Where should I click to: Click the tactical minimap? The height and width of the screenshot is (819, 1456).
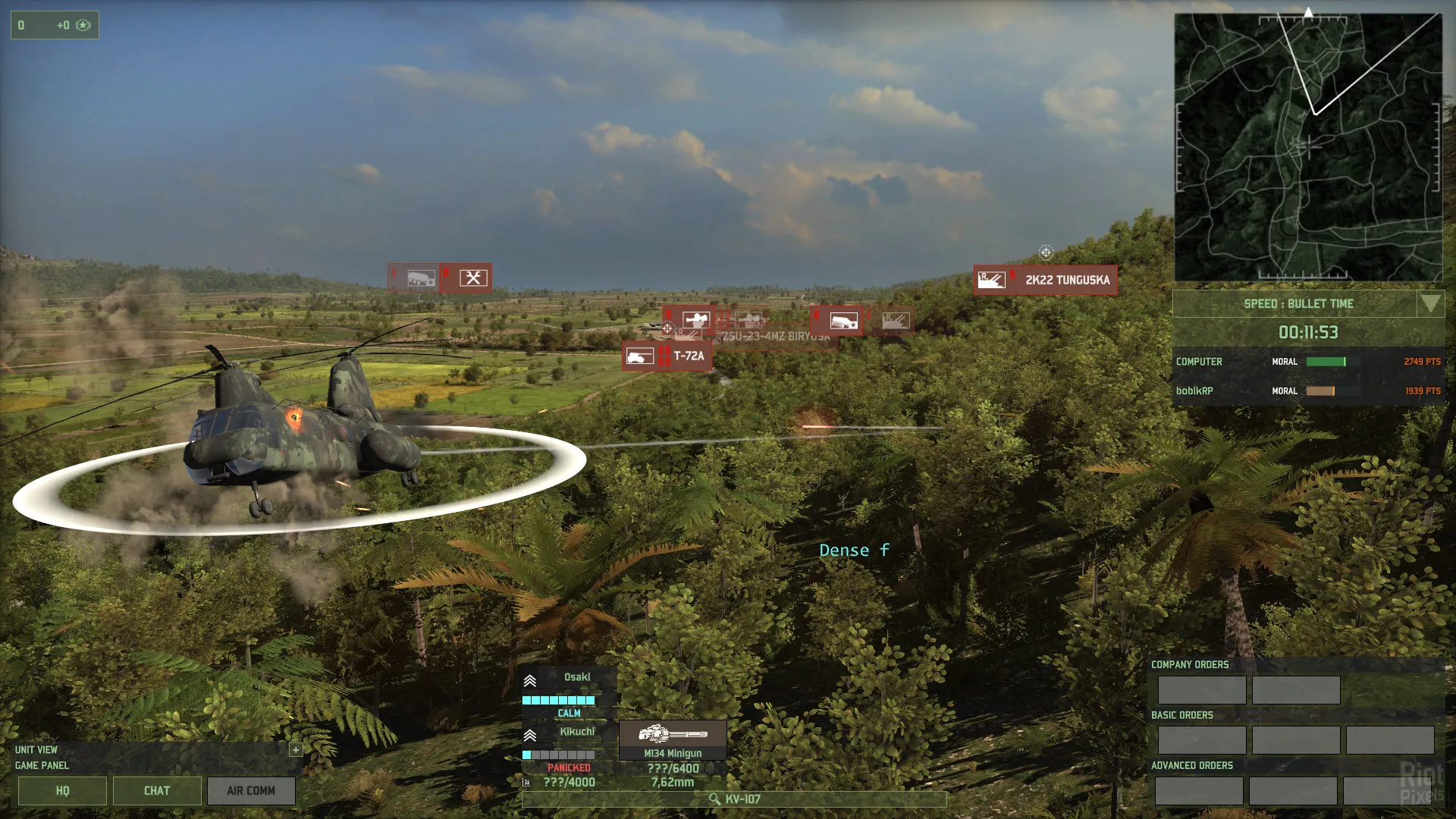coord(1307,148)
